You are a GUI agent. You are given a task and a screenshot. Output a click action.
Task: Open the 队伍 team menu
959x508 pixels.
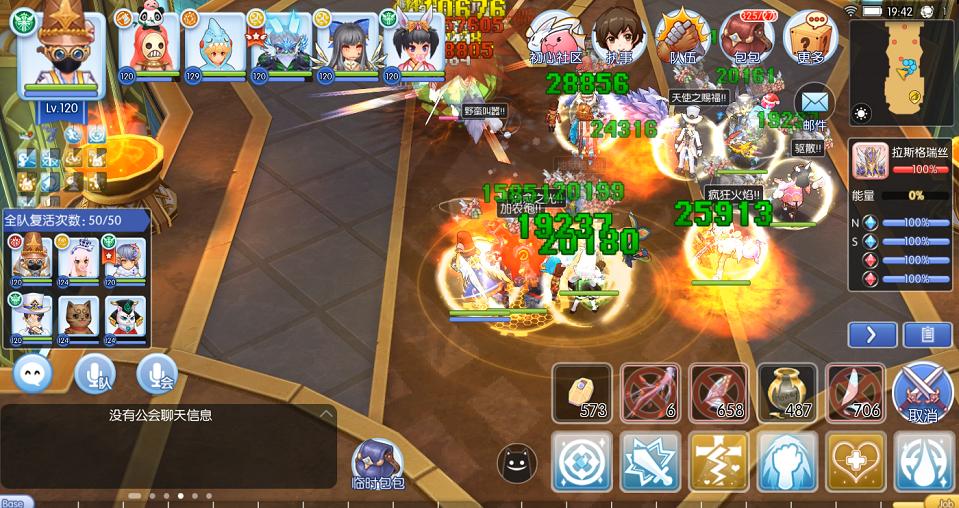pyautogui.click(x=683, y=37)
